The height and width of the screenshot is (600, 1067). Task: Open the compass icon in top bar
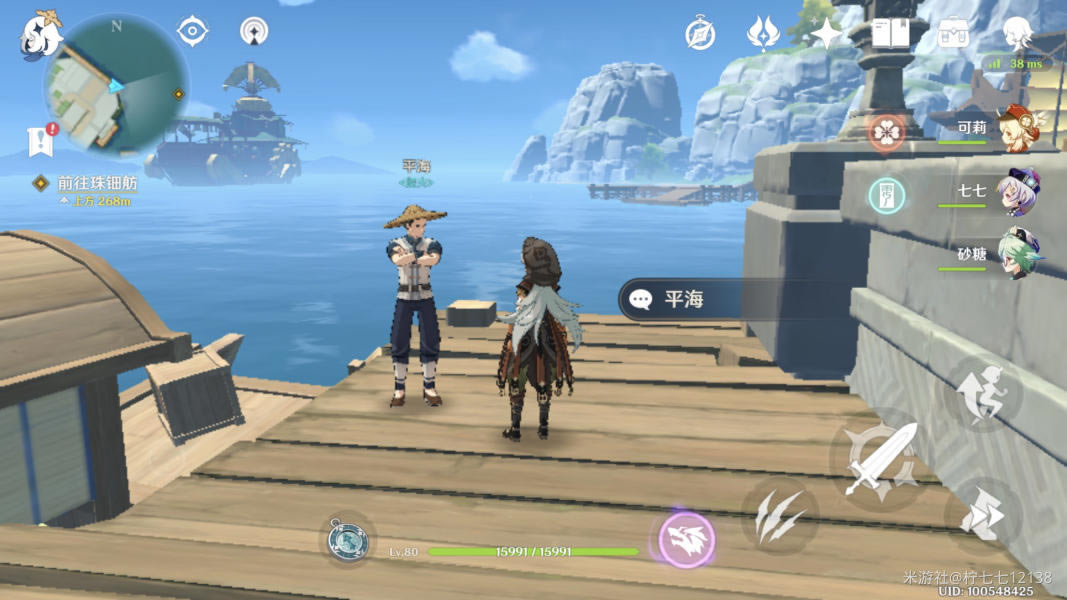point(700,34)
